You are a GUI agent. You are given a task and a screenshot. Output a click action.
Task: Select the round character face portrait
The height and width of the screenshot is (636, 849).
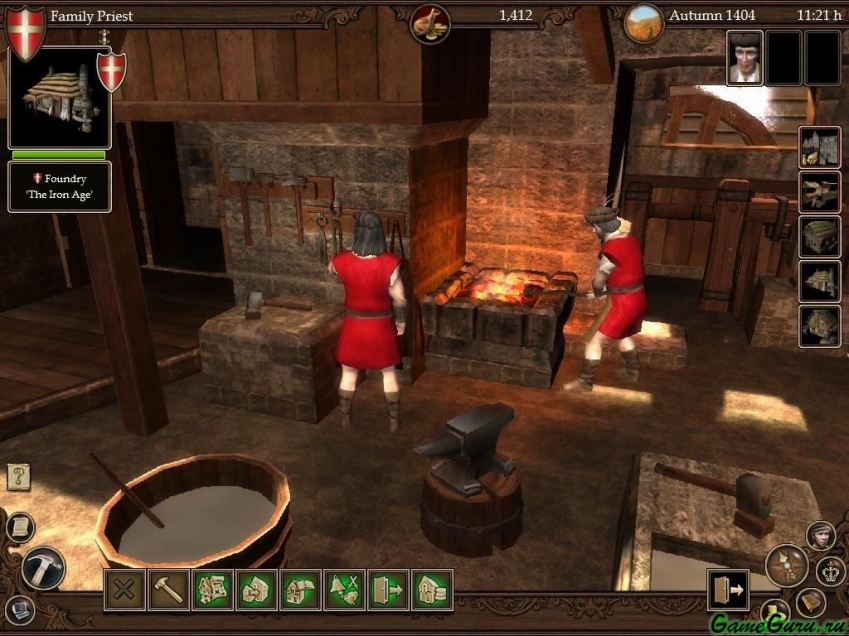(x=821, y=536)
